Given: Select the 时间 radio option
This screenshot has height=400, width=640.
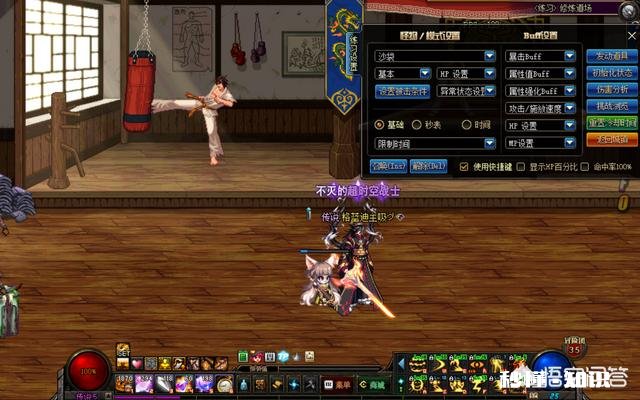Looking at the screenshot, I should (x=467, y=125).
